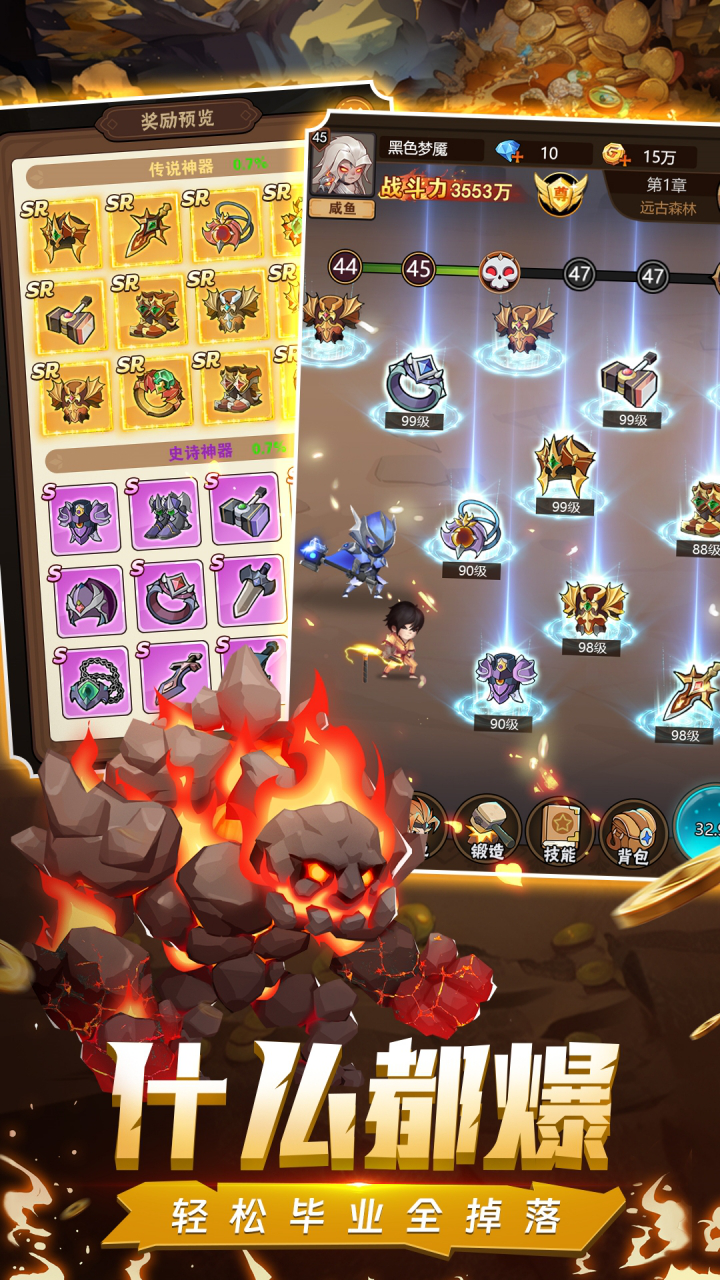Select the SR gold ring with green gem
The height and width of the screenshot is (1280, 720).
(154, 391)
